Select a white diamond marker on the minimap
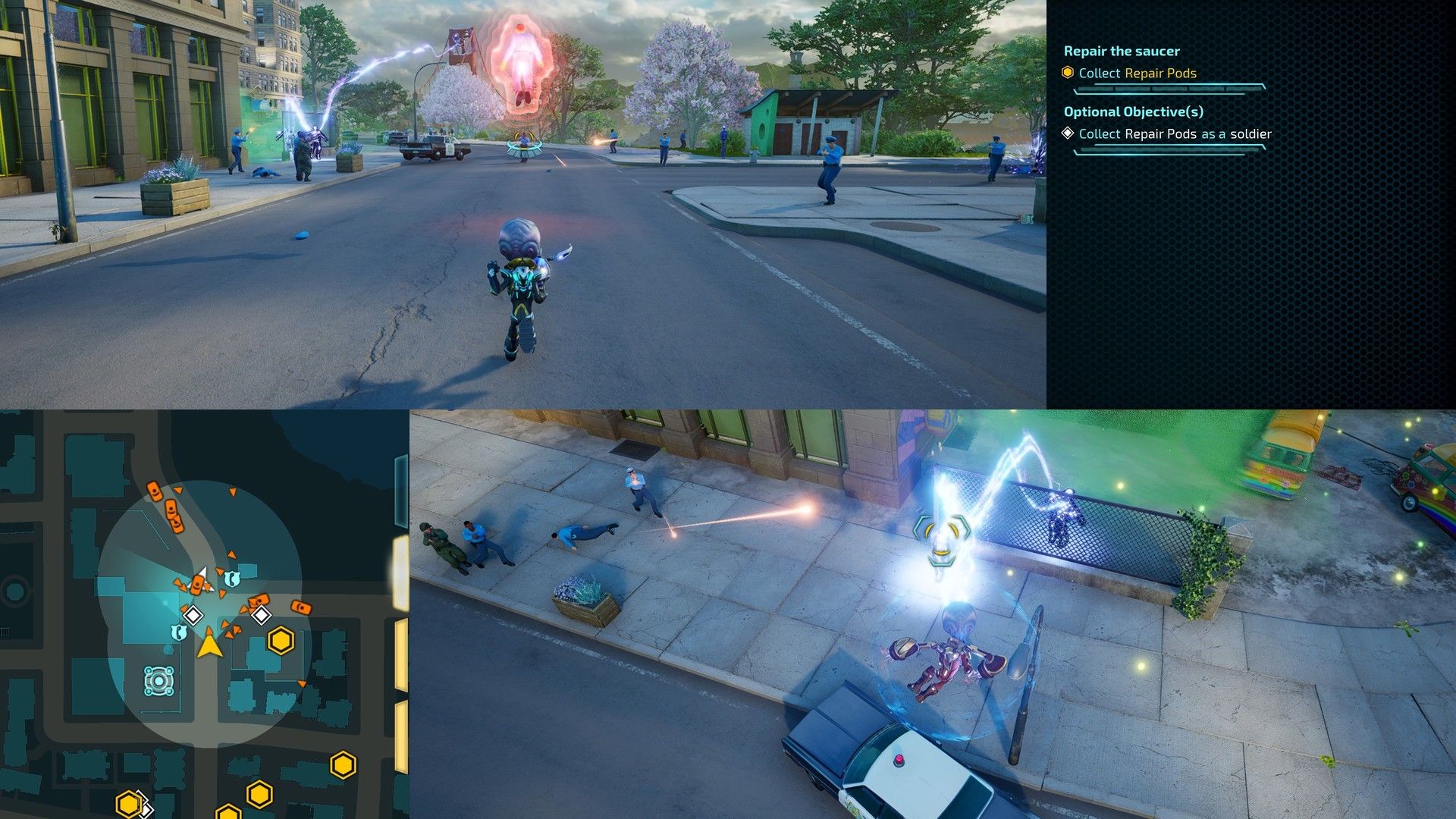1456x819 pixels. coord(194,616)
